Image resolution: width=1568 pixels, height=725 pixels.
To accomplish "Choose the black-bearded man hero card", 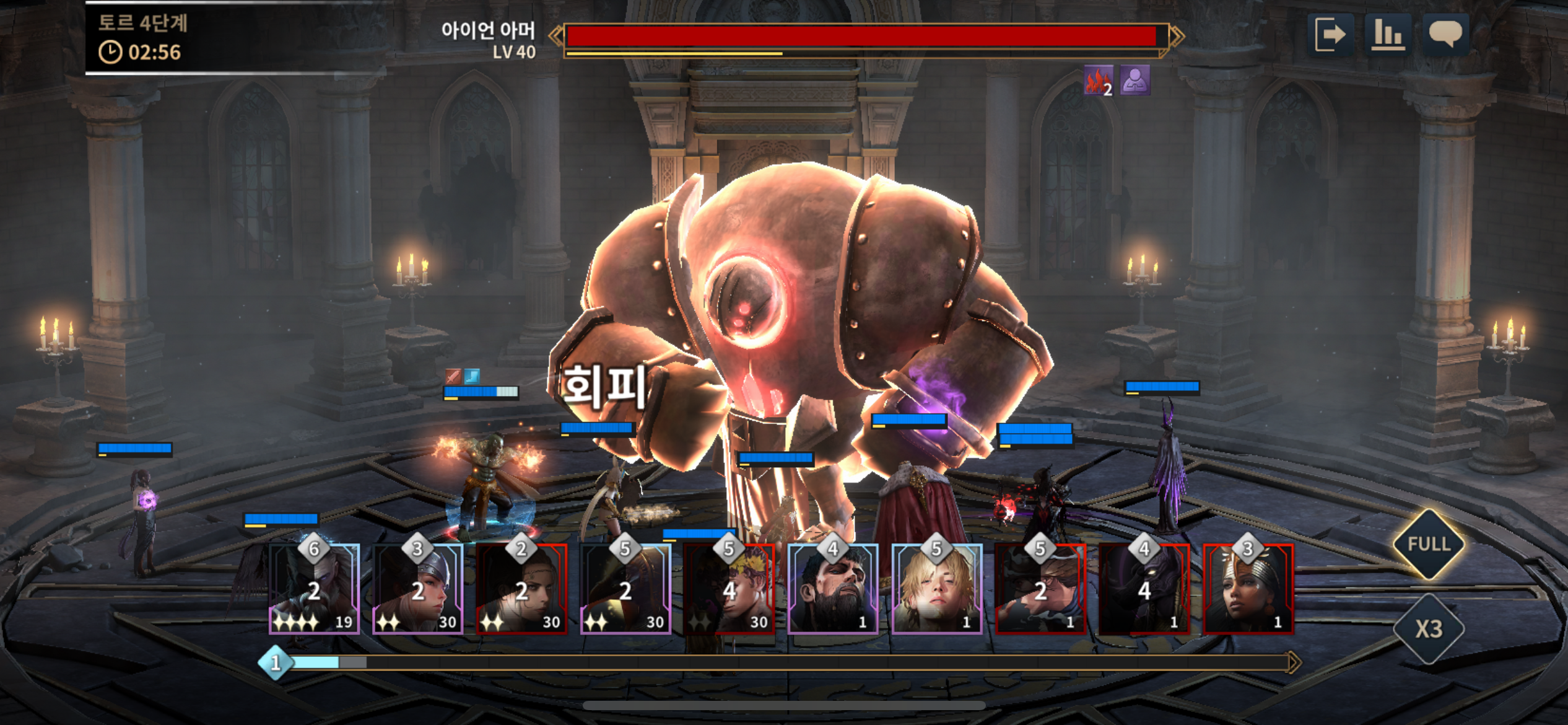I will [833, 589].
